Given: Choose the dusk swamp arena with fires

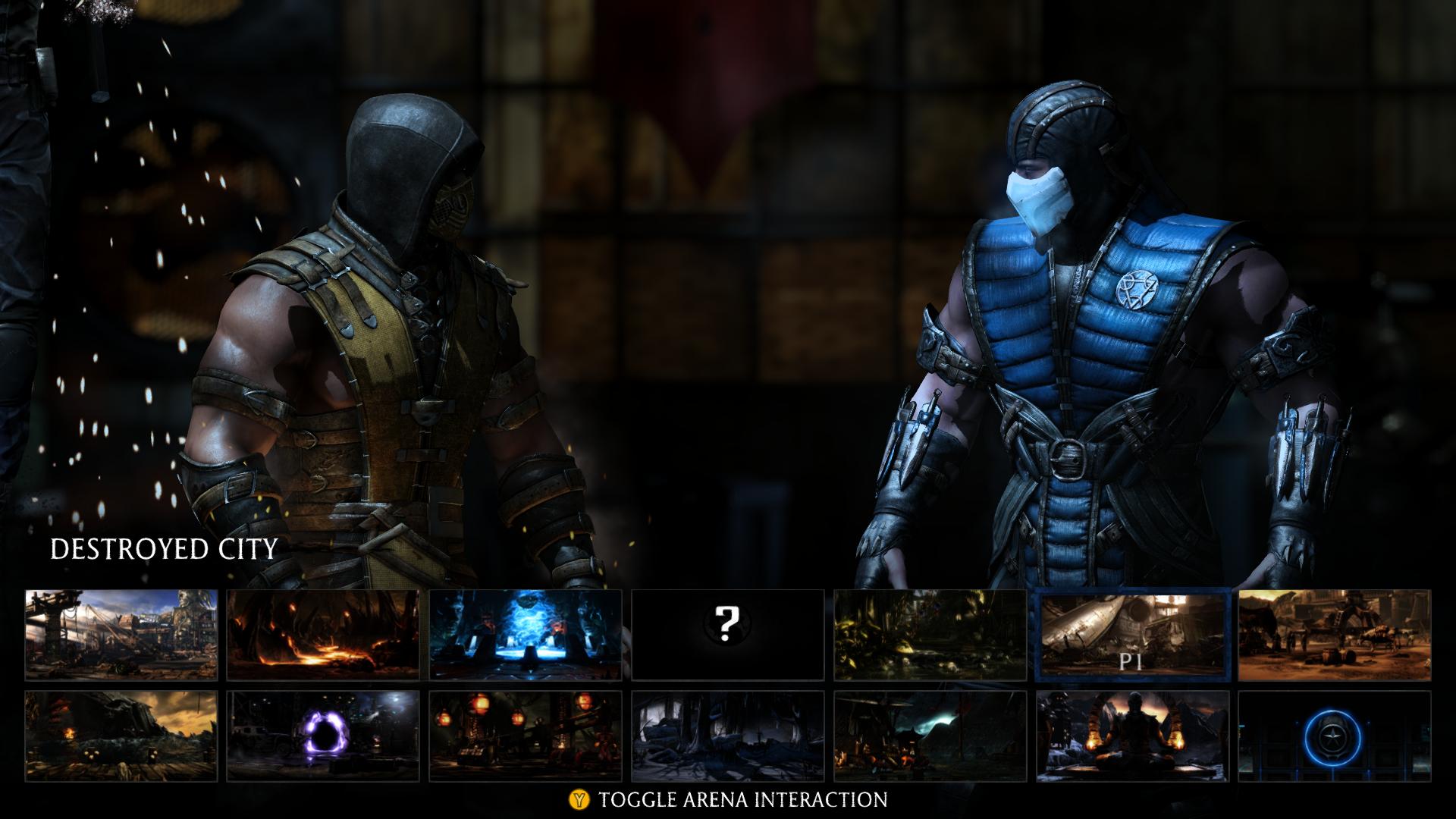Looking at the screenshot, I should pos(121,736).
